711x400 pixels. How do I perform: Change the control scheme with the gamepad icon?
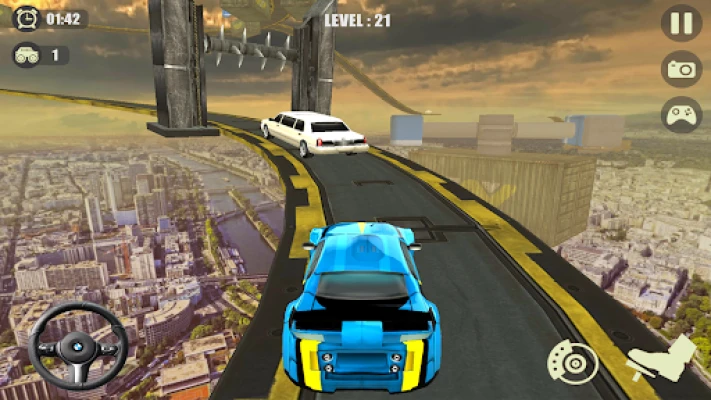681,114
